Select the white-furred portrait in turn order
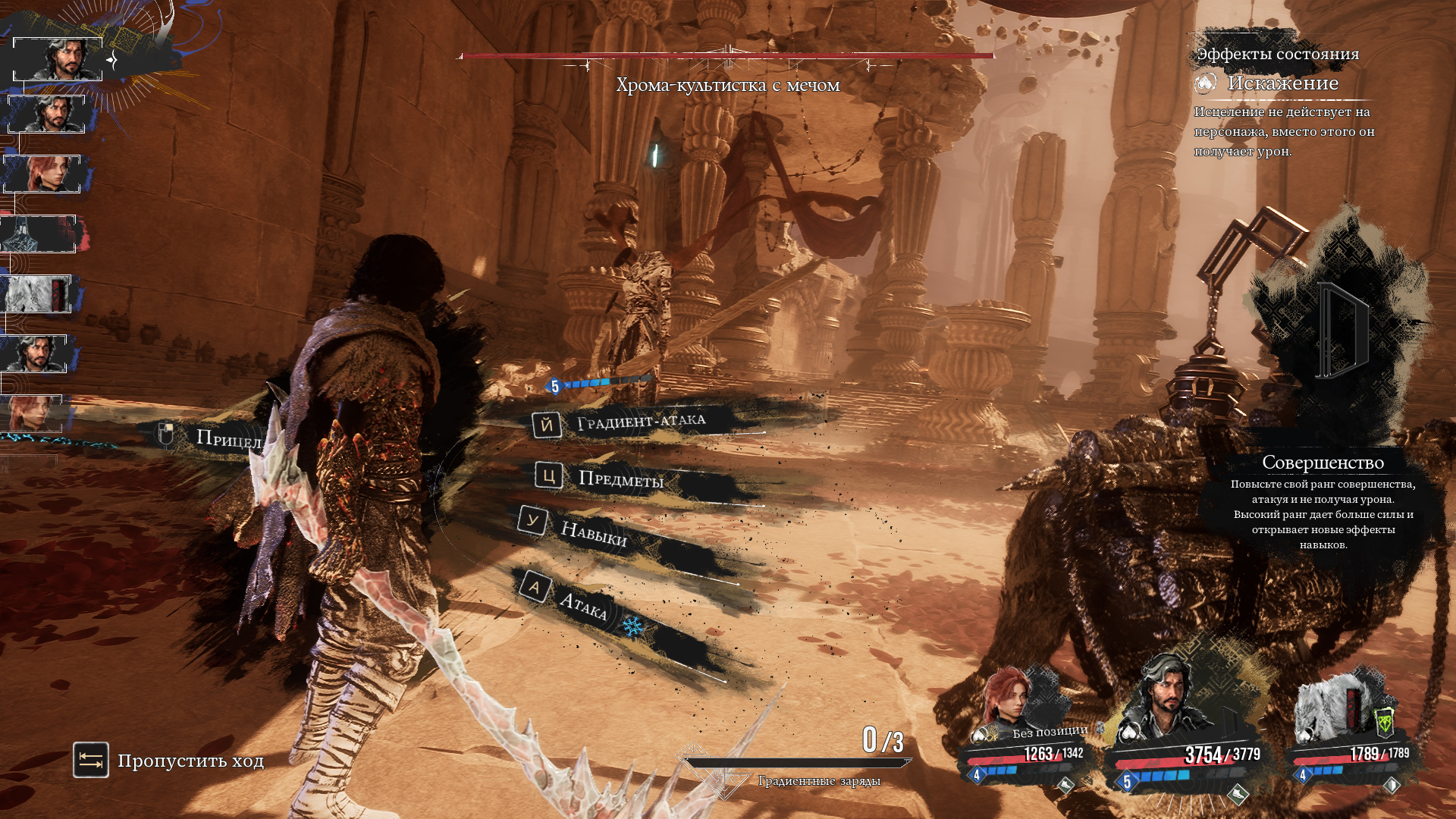Viewport: 1456px width, 819px height. pos(36,293)
